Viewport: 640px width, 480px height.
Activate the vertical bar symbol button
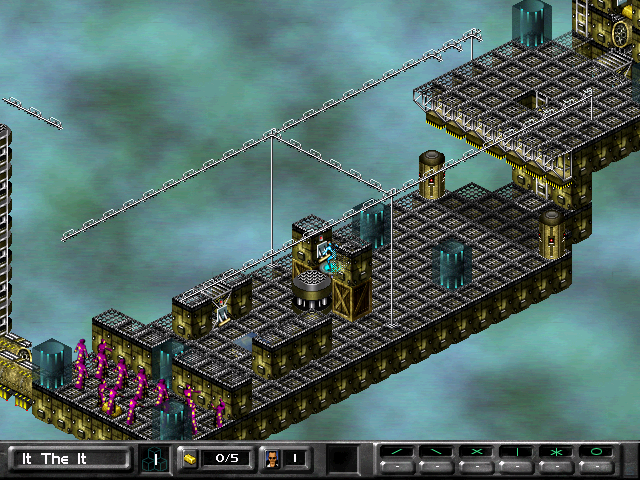[x=517, y=453]
